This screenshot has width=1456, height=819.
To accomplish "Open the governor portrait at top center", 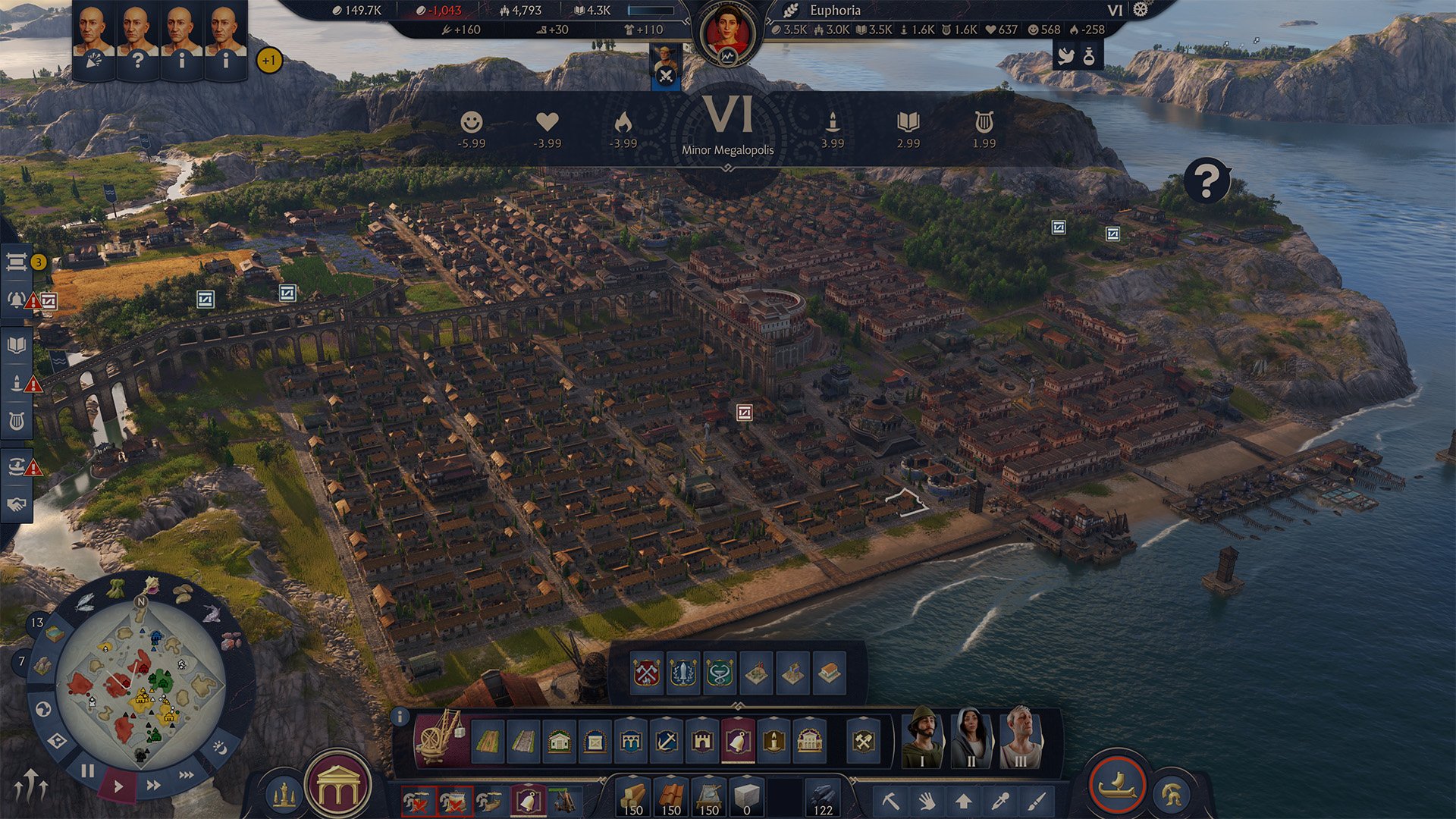I will [x=727, y=34].
